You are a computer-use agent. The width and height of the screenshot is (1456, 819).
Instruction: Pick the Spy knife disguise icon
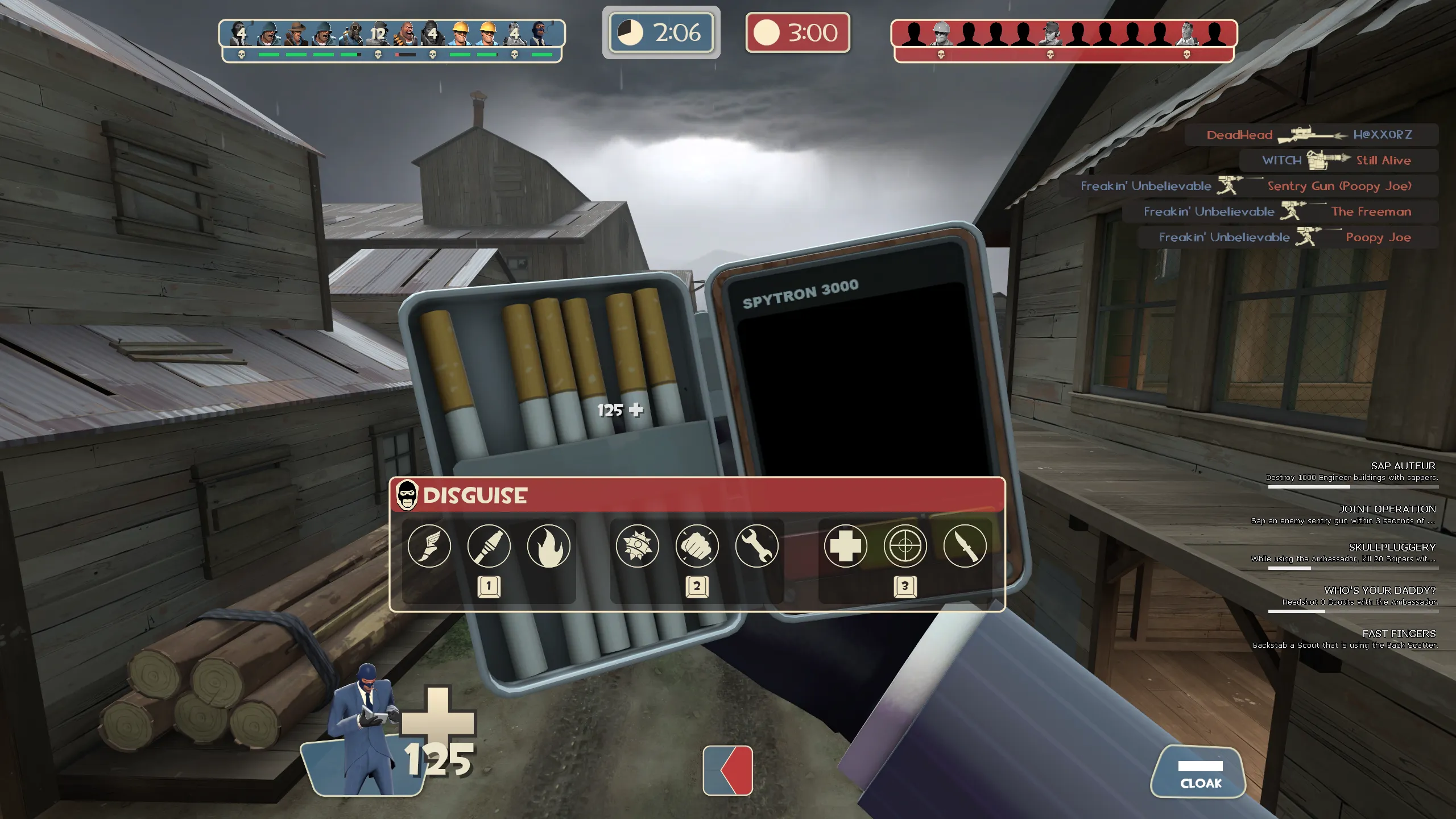pos(965,546)
